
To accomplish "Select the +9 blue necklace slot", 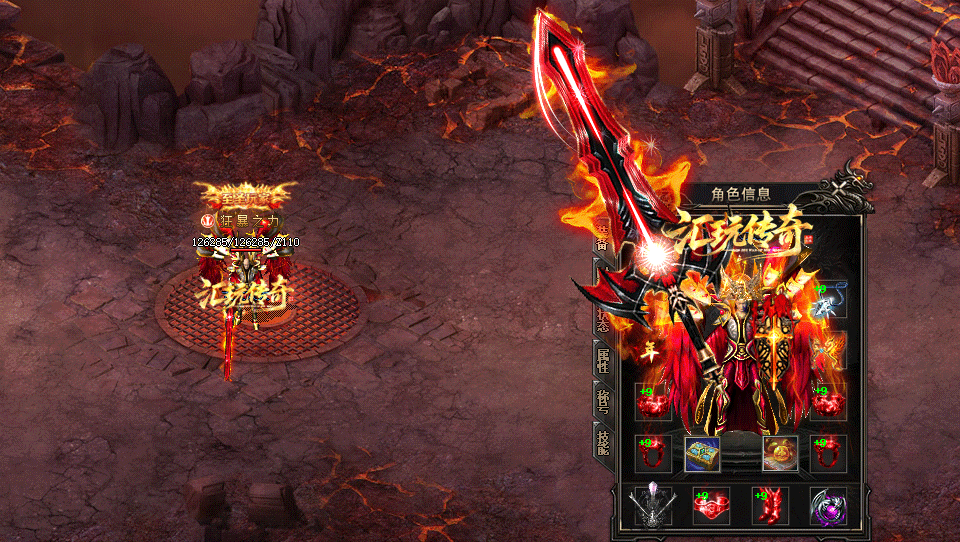I will (828, 301).
